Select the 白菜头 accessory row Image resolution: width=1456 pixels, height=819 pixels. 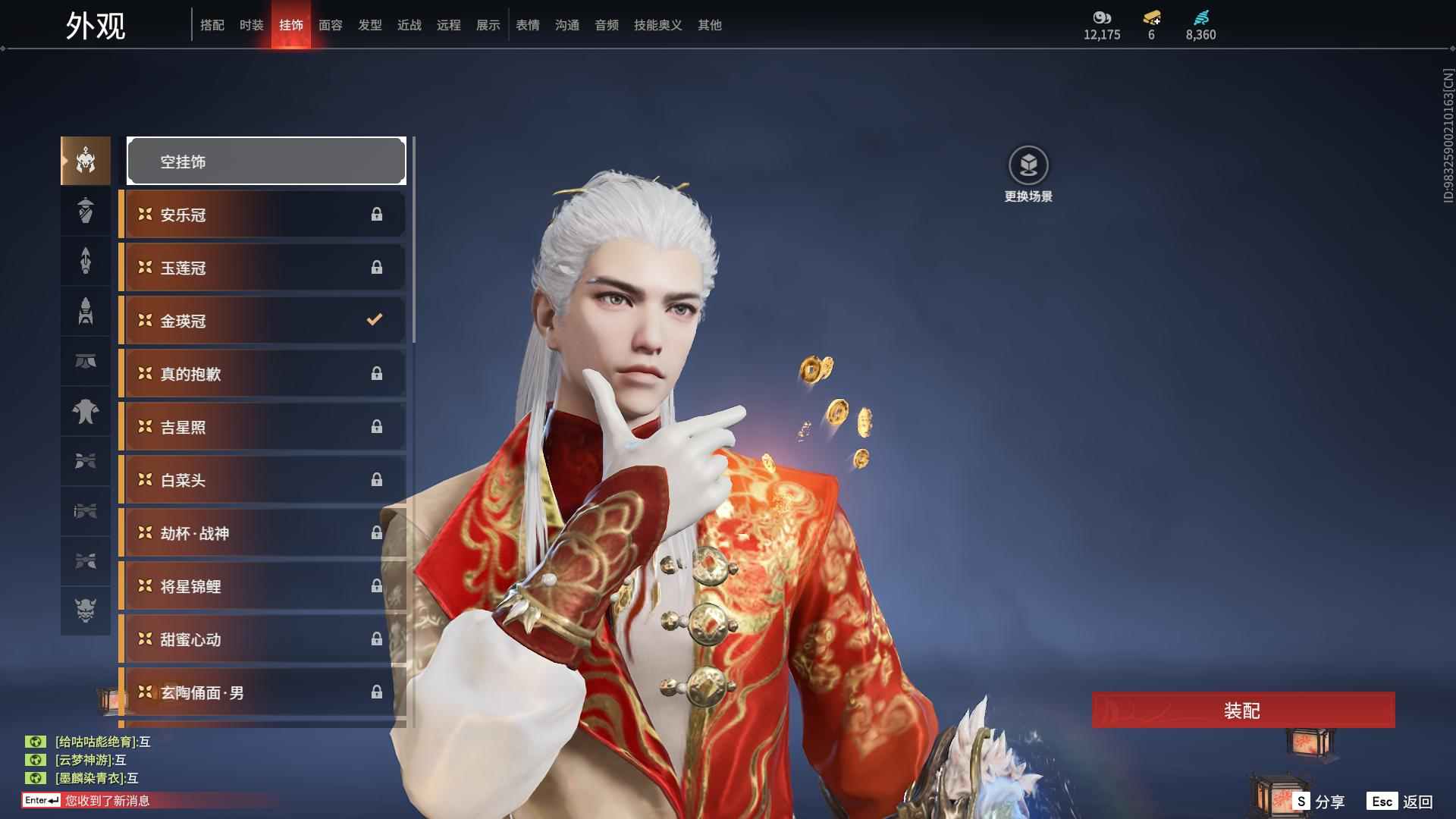[x=263, y=480]
